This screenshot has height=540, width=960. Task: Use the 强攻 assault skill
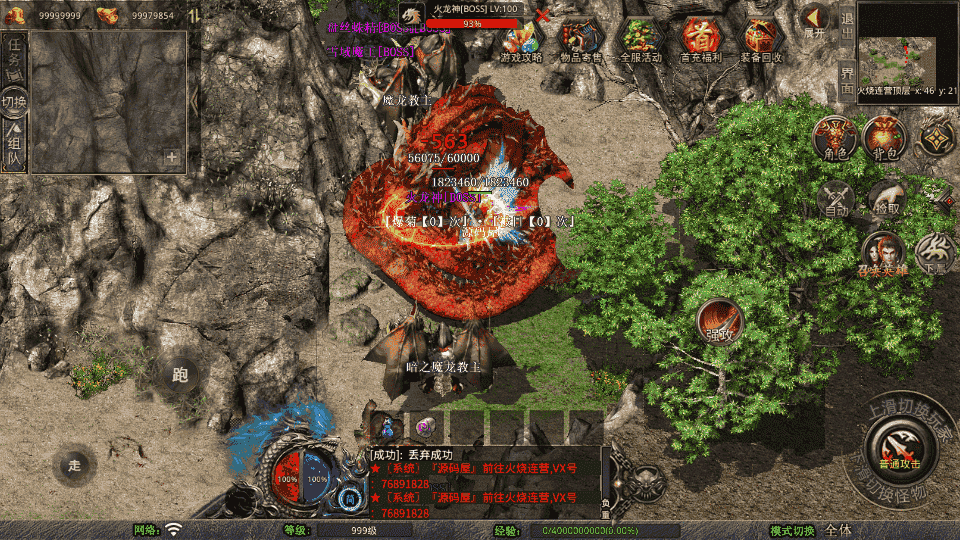[x=718, y=322]
